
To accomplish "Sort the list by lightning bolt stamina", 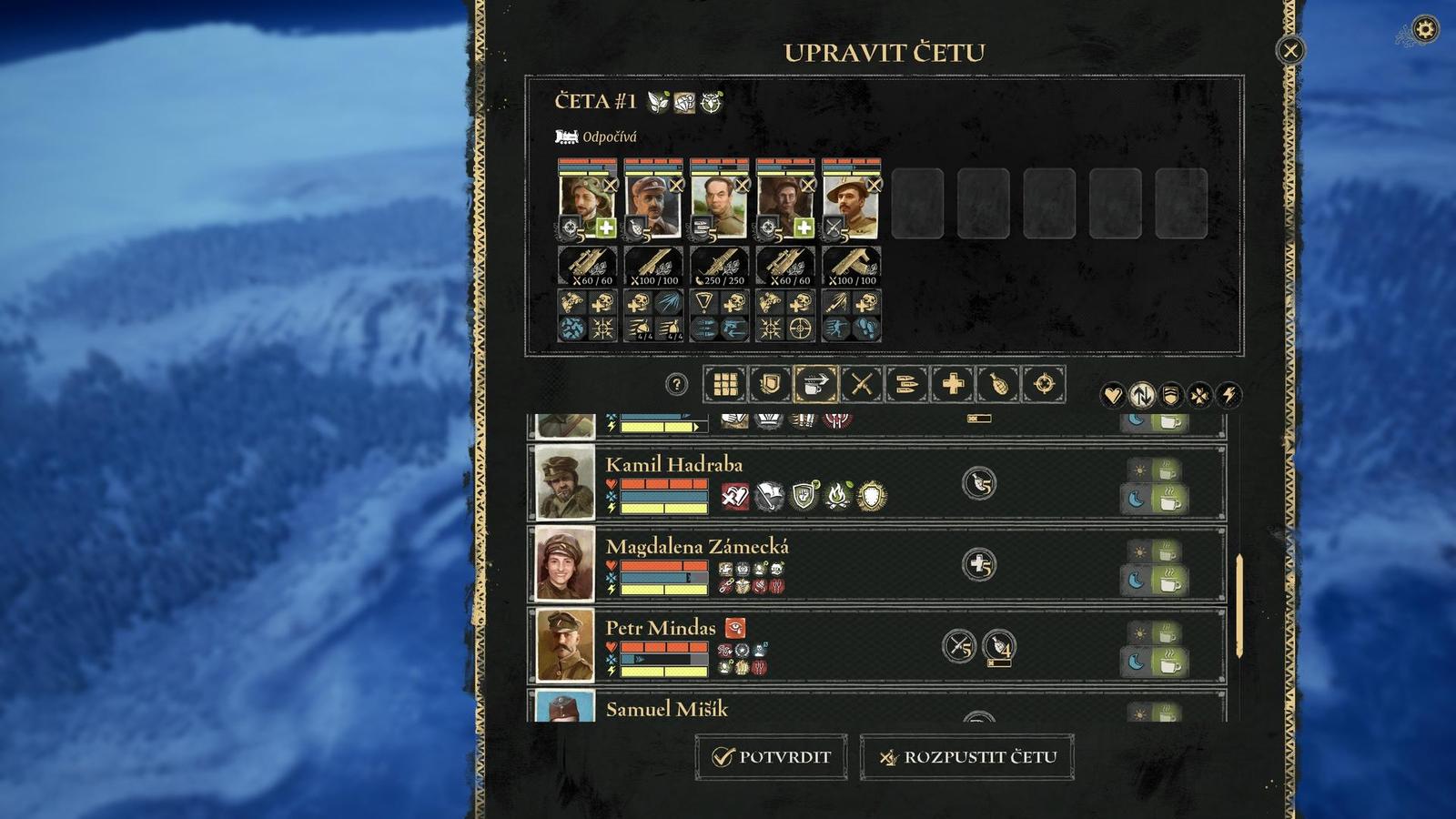I will click(x=1228, y=395).
